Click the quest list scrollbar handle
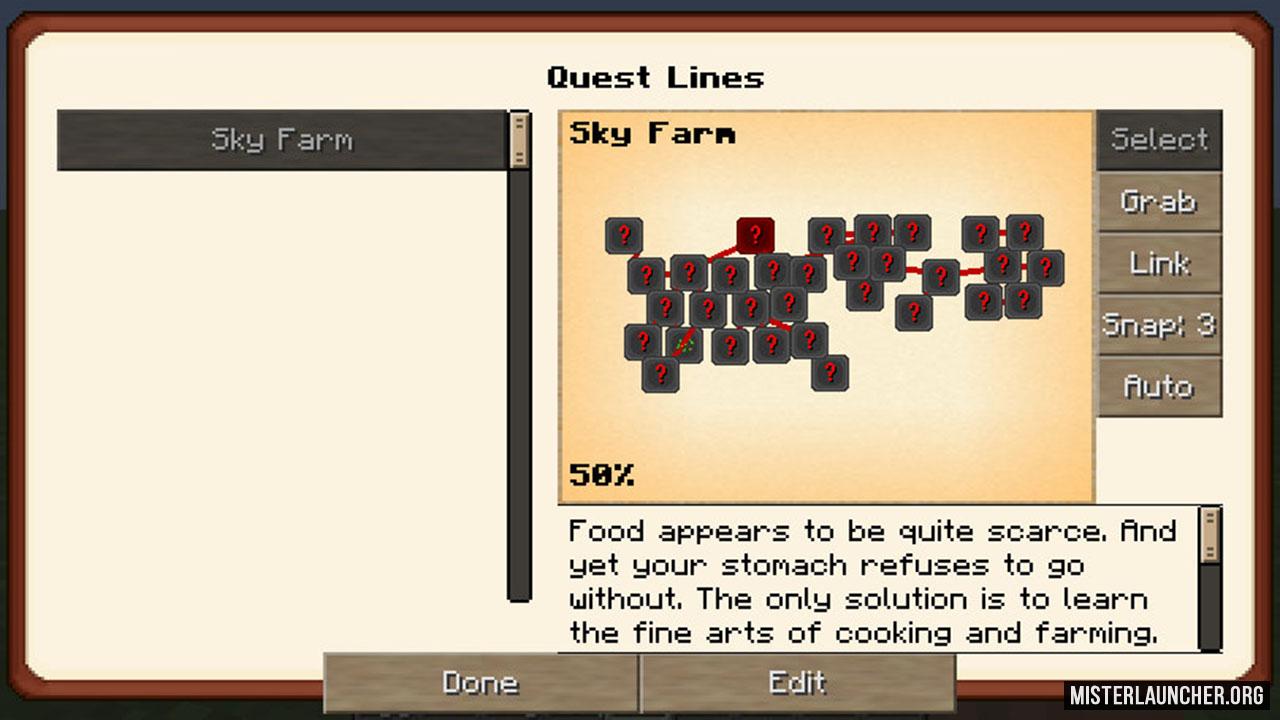Screen dimensions: 1280x720 519,139
